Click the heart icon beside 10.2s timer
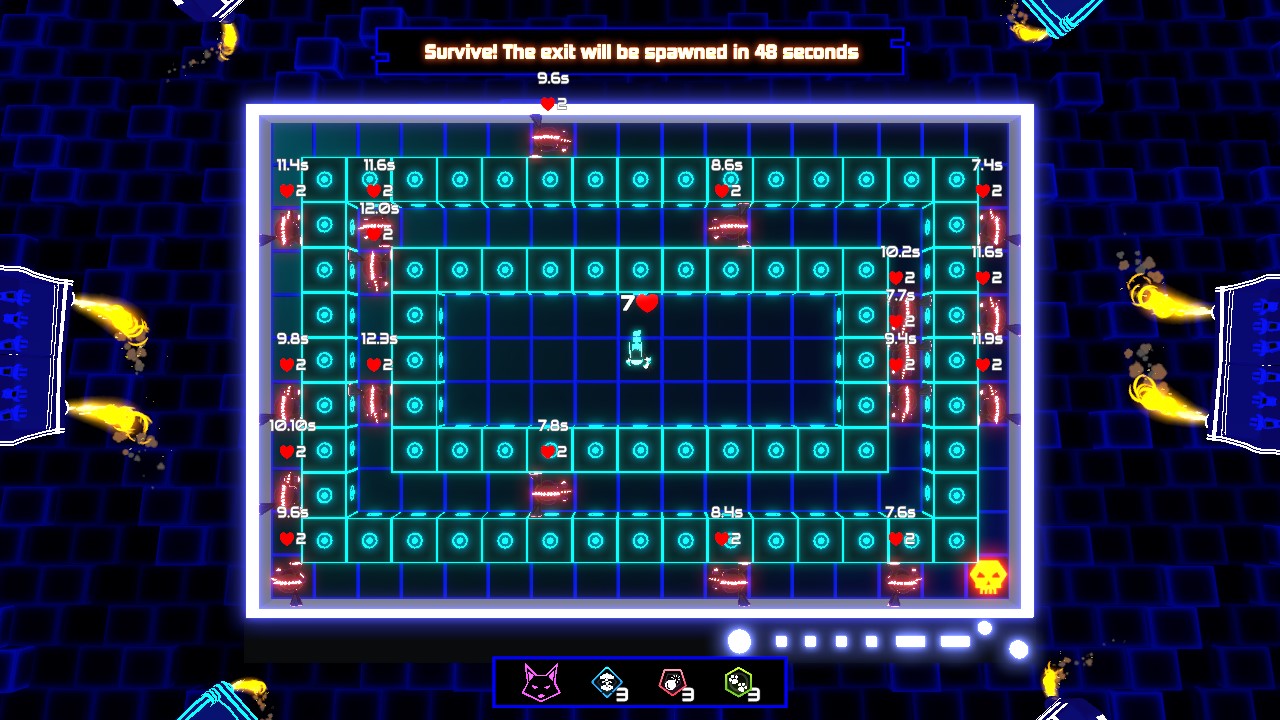This screenshot has height=720, width=1280. pos(898,278)
